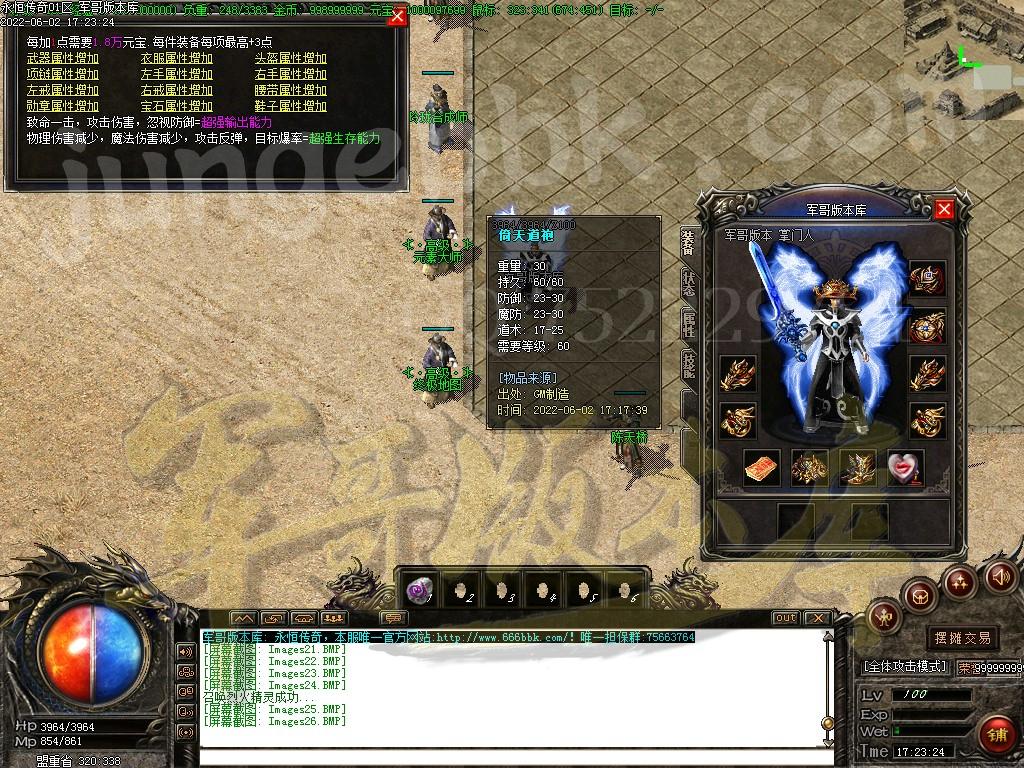Select the red talisman book equipment slot
This screenshot has height=768, width=1024.
(x=761, y=467)
